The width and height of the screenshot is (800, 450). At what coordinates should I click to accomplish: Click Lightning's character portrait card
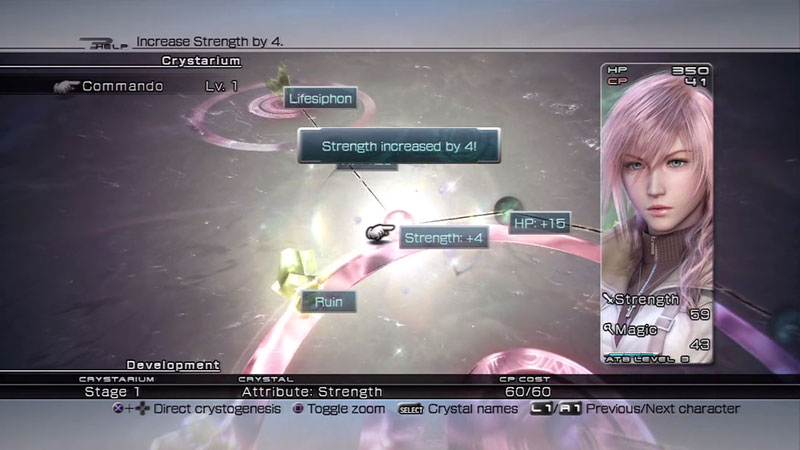point(656,212)
